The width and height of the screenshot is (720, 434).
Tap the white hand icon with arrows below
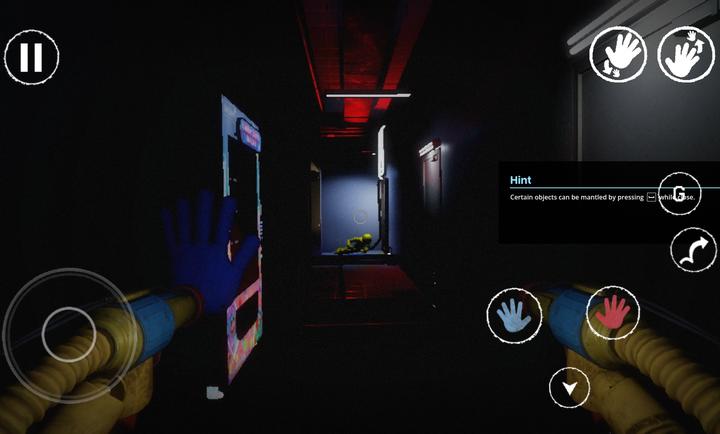[617, 54]
